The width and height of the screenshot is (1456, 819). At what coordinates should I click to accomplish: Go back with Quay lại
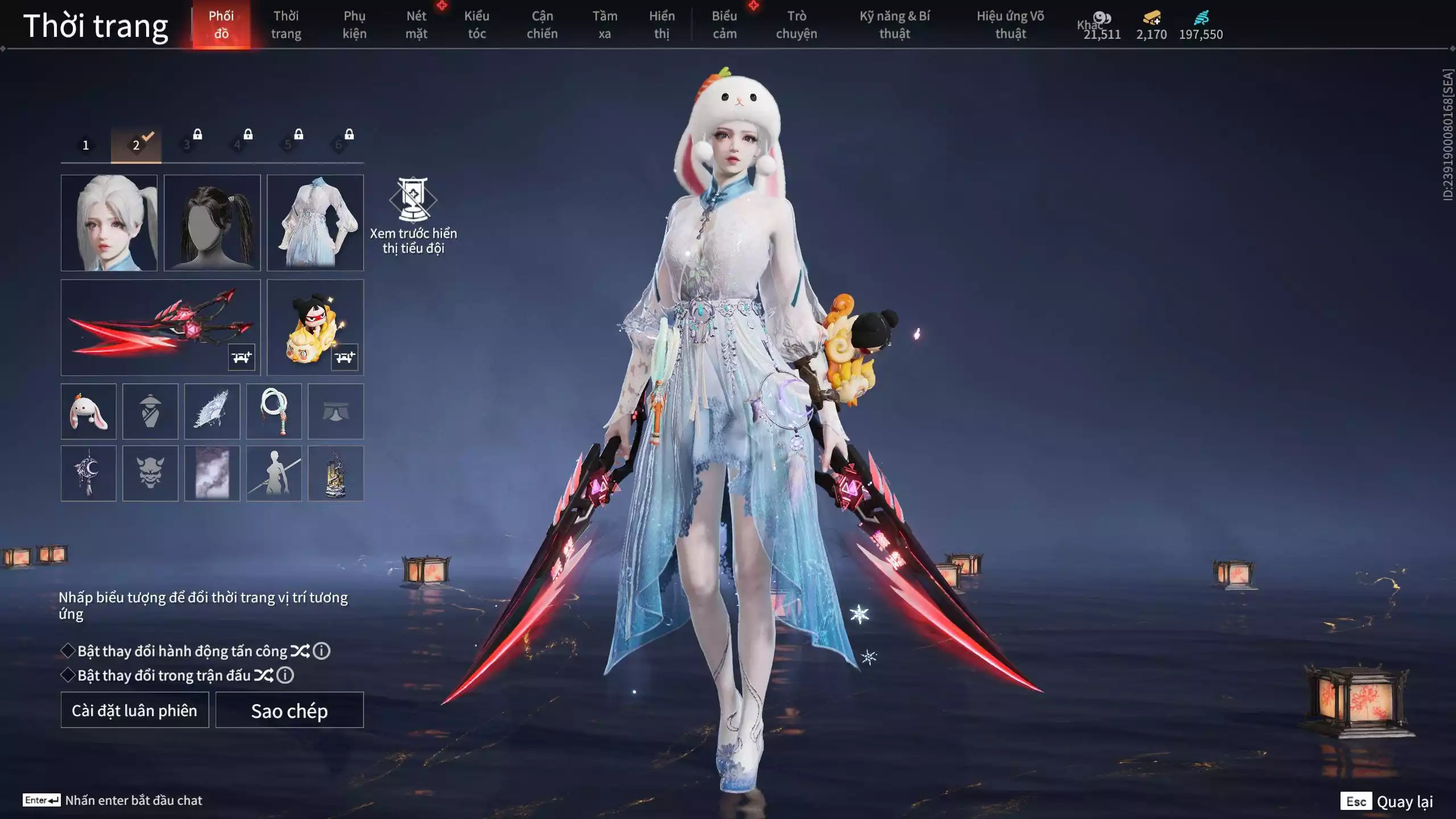coord(1404,801)
